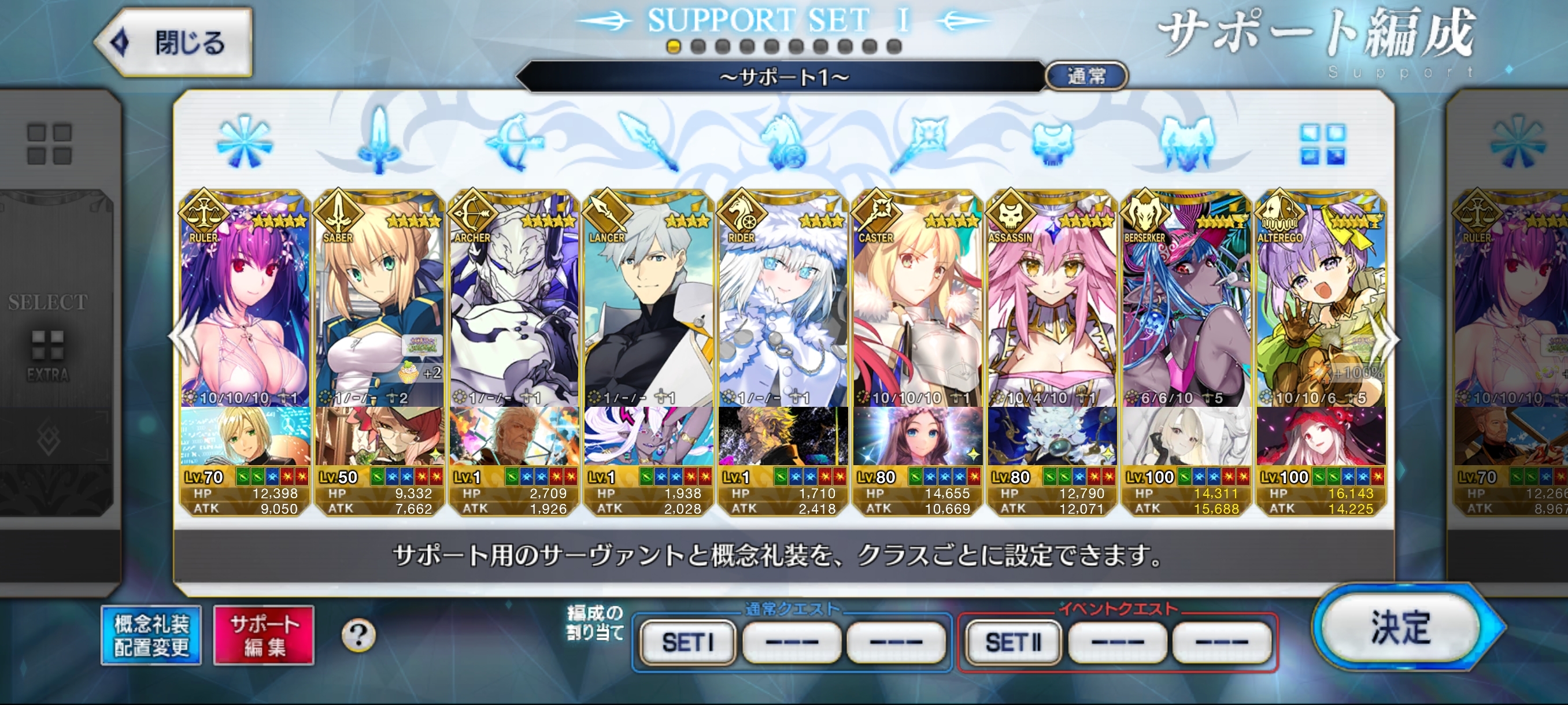Choose SET II under イベントクエスト
The width and height of the screenshot is (1568, 705).
pos(1013,643)
